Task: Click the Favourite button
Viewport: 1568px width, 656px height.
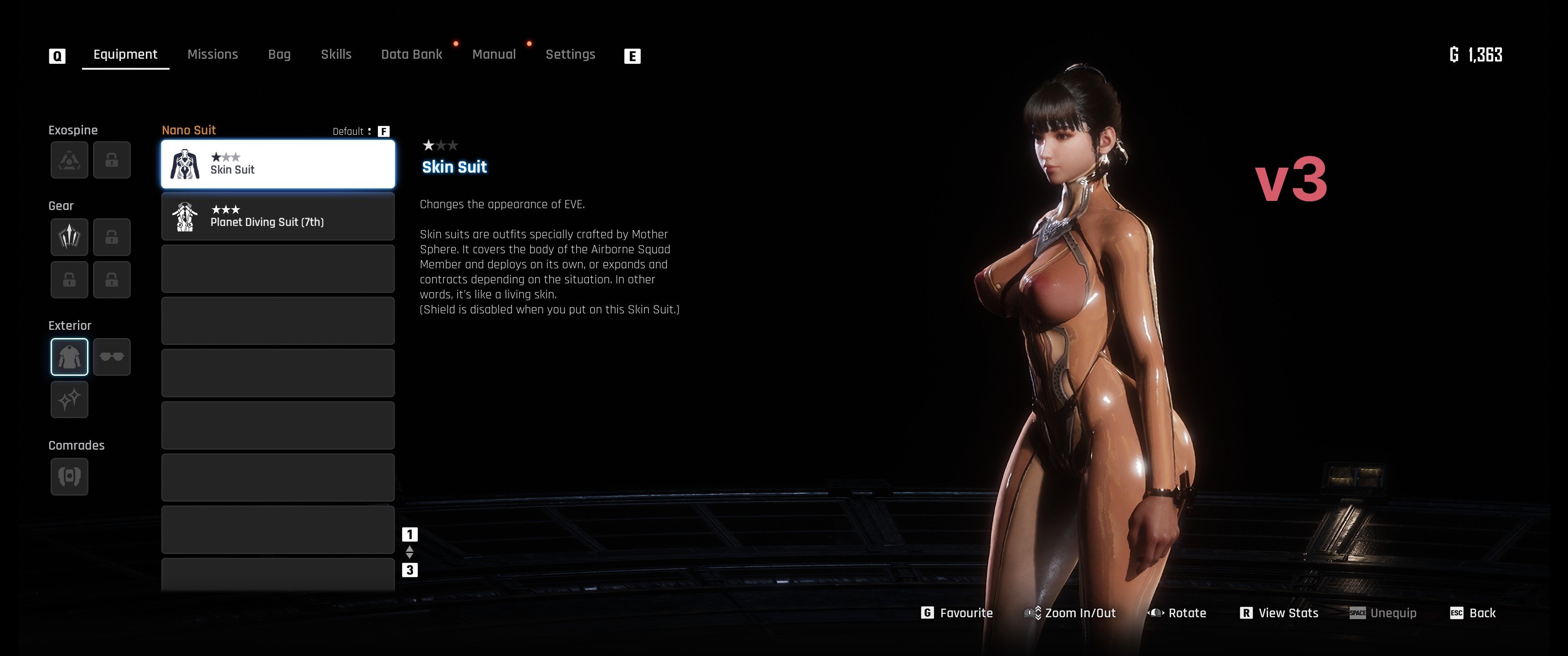Action: [x=958, y=613]
